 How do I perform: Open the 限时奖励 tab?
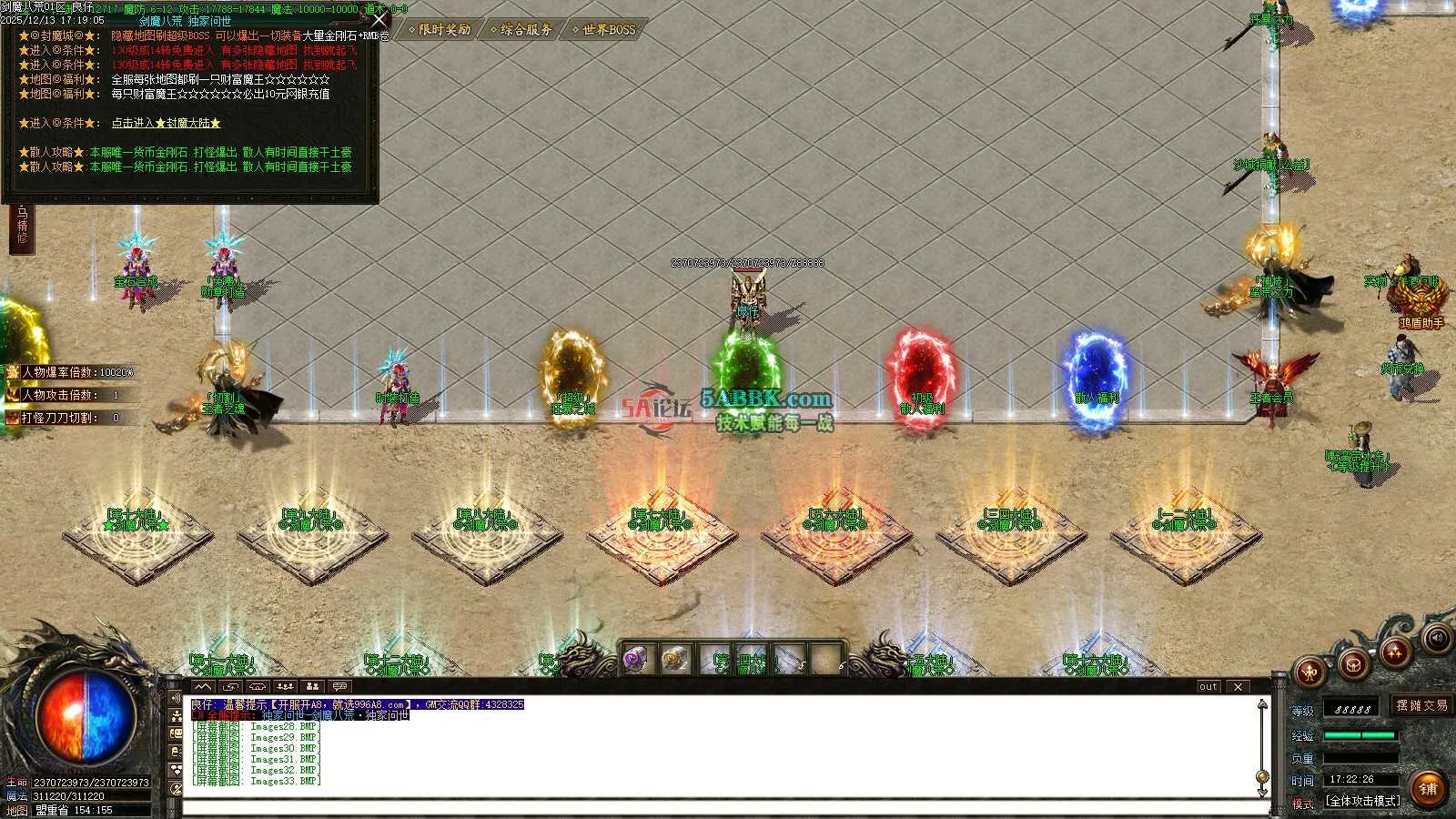(x=440, y=30)
